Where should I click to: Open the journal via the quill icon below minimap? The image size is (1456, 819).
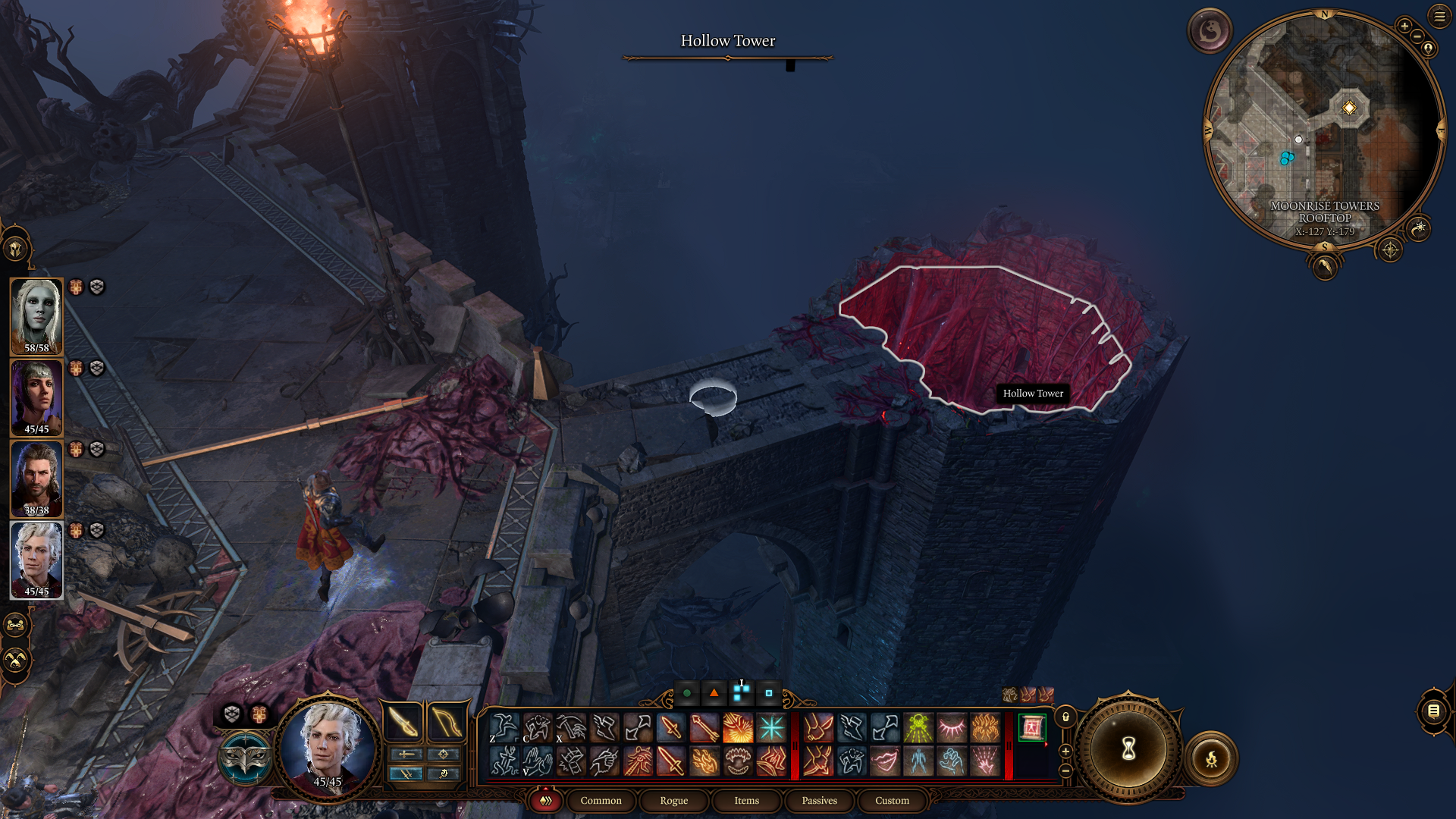(1324, 268)
